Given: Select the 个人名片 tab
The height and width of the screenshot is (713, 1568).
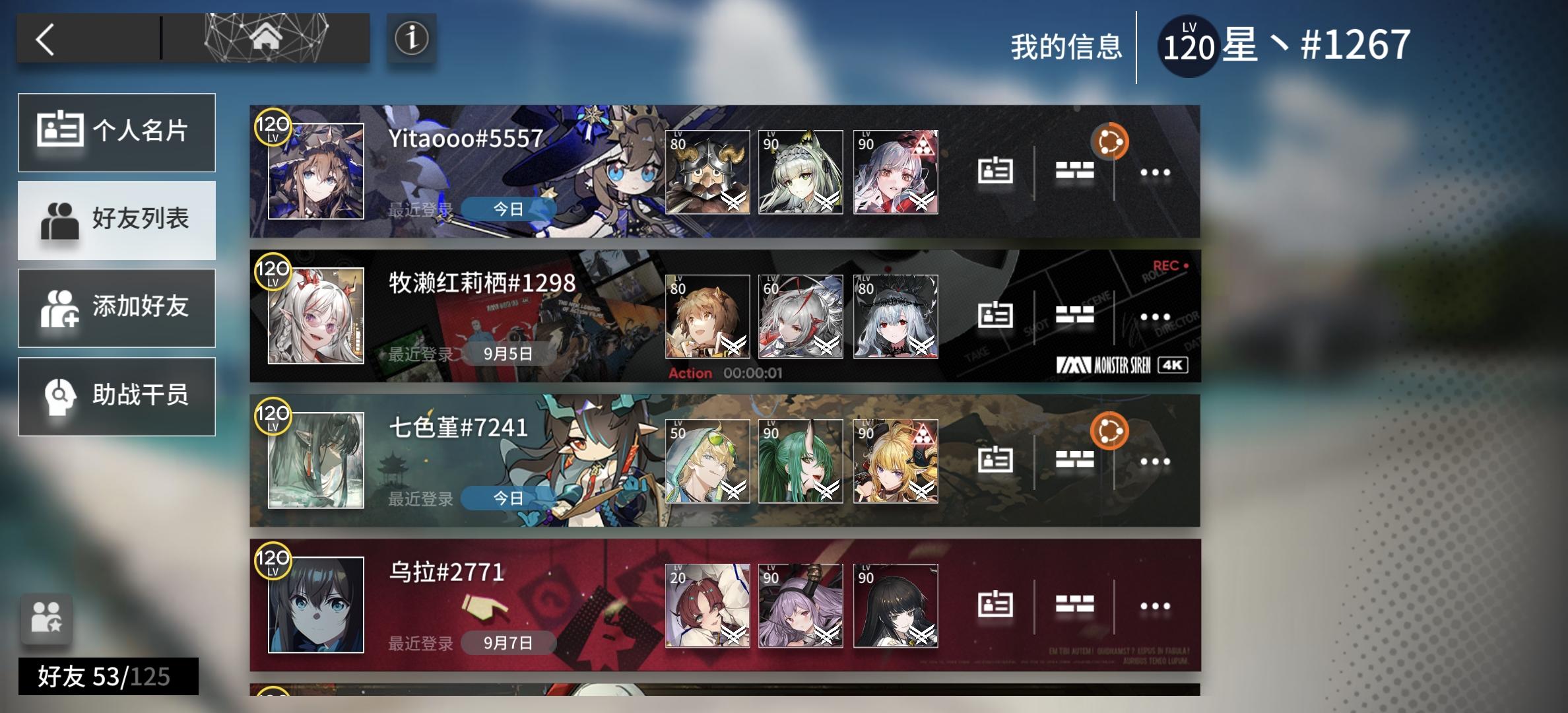Looking at the screenshot, I should coord(117,132).
